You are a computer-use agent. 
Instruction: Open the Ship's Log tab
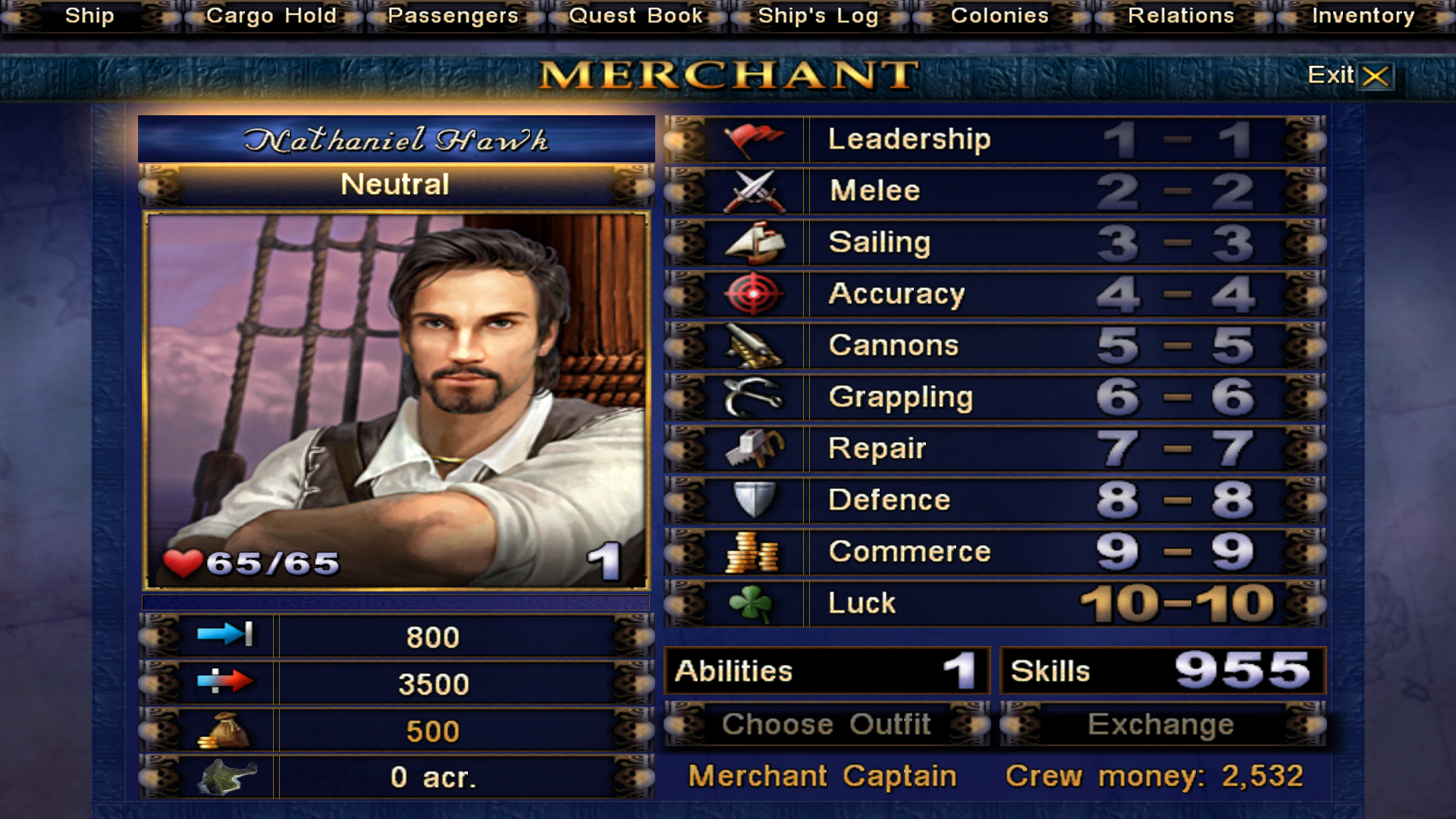point(817,16)
